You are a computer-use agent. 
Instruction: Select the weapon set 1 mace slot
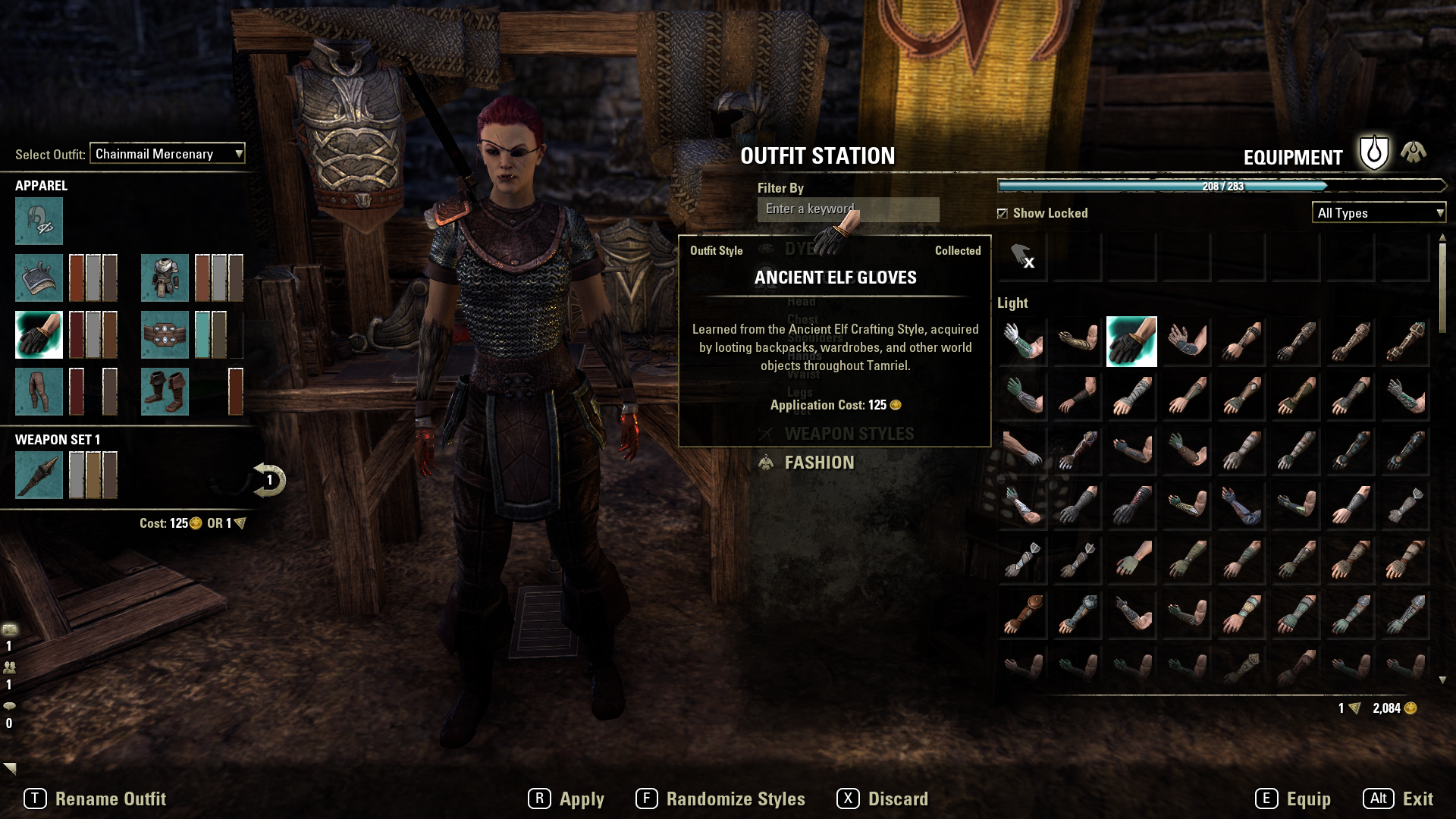[39, 475]
